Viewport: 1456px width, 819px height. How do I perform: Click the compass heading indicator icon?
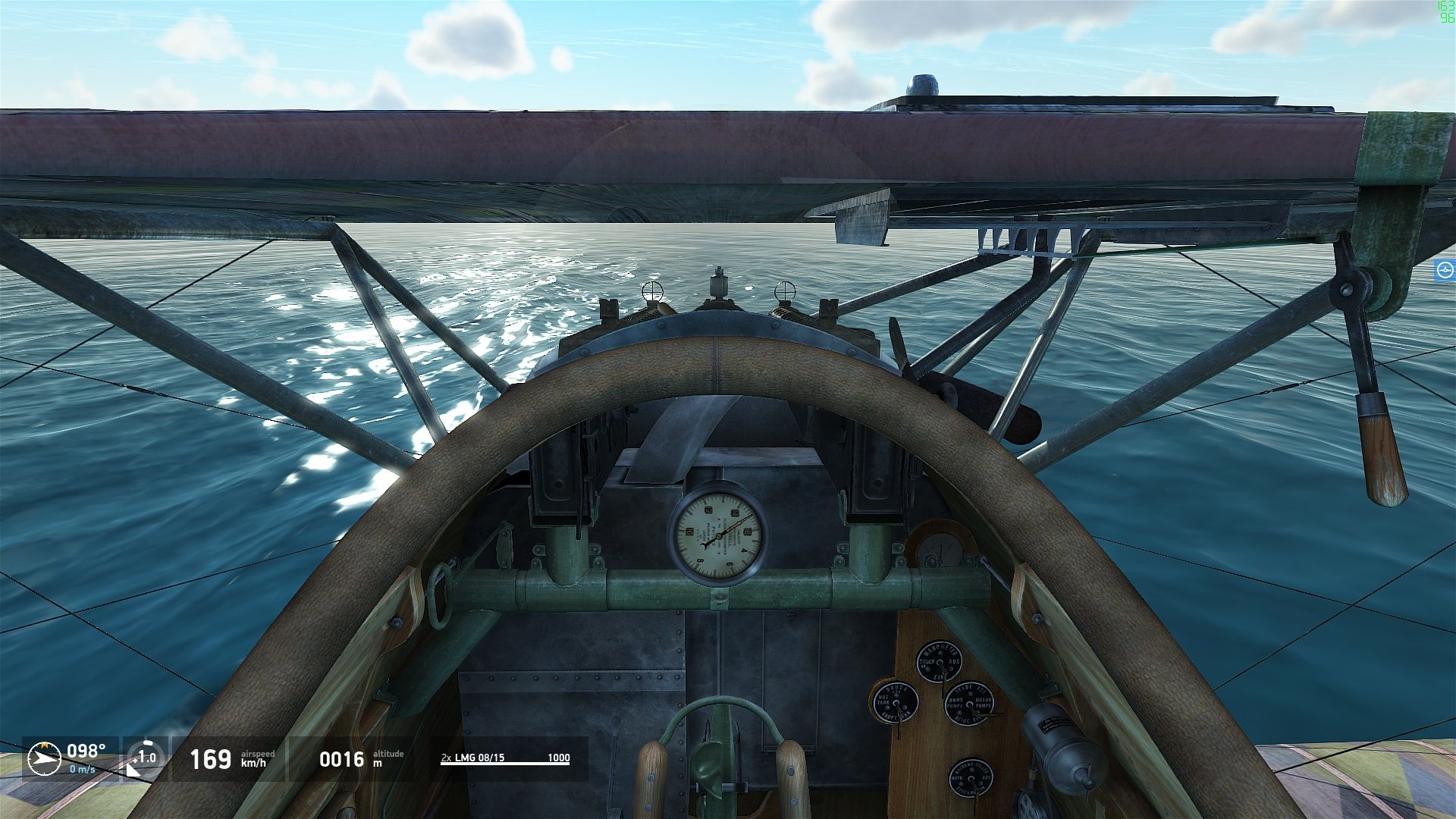tap(44, 758)
